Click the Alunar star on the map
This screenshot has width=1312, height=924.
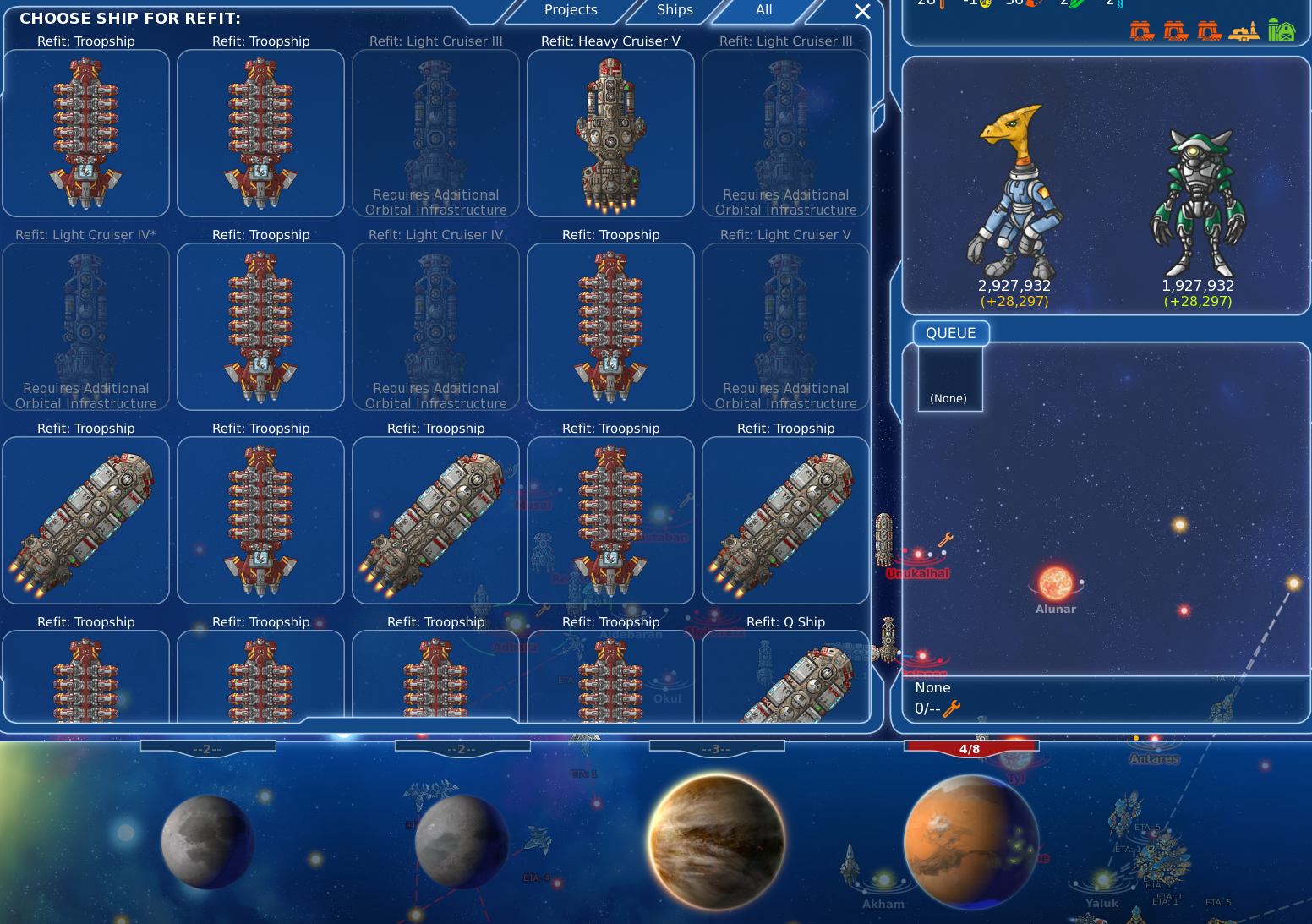pos(1055,583)
